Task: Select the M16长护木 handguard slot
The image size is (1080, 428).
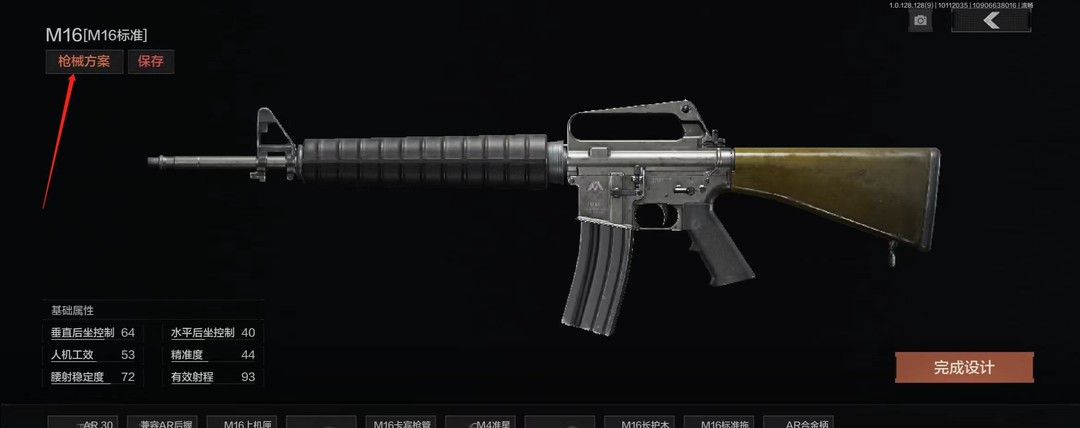Action: [645, 423]
